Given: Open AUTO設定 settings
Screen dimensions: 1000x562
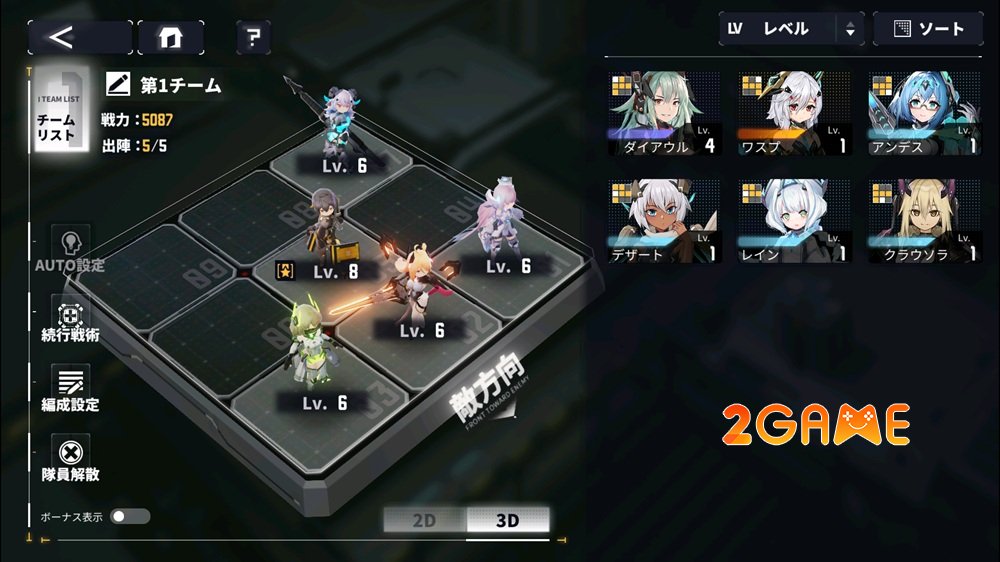Looking at the screenshot, I should [x=70, y=249].
